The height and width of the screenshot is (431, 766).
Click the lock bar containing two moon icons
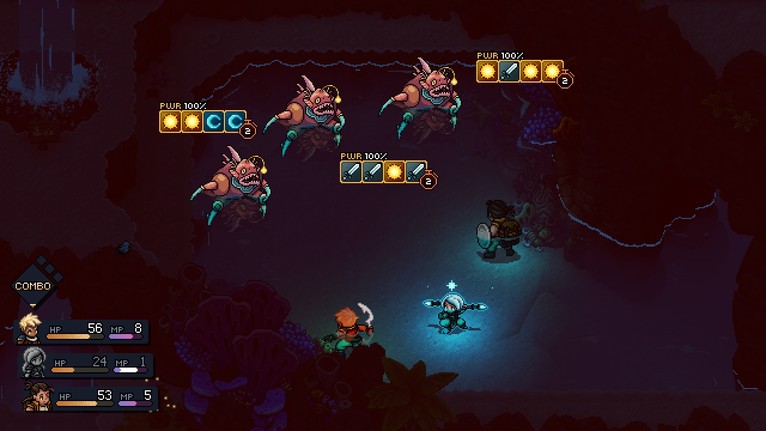(201, 122)
